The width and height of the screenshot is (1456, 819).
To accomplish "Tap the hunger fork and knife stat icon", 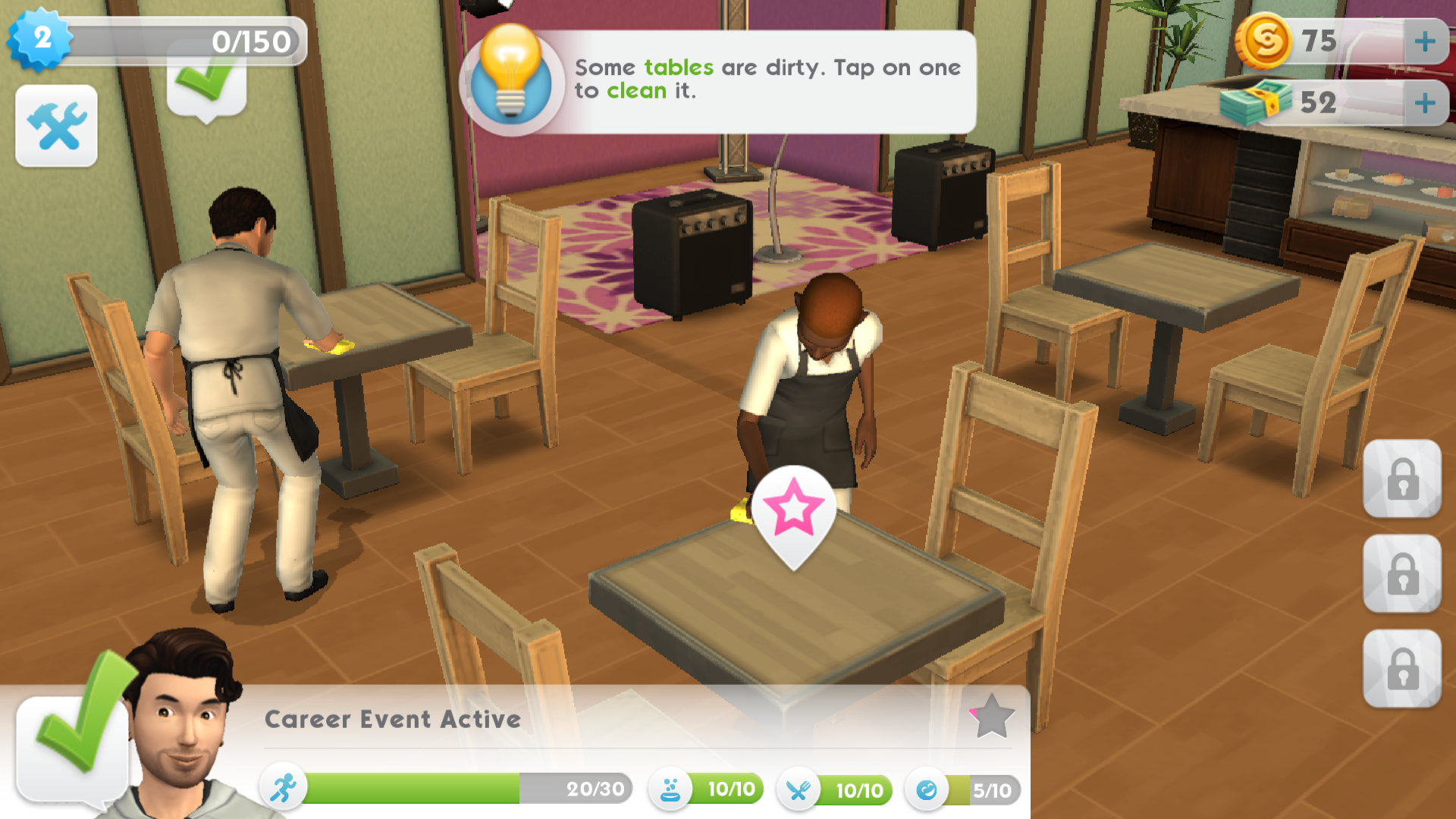I will tap(797, 789).
